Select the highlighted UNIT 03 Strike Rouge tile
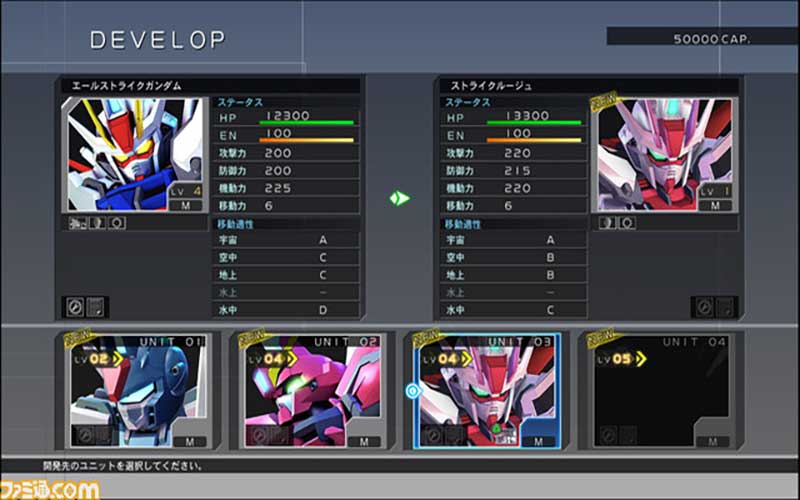Screen dimensions: 800x500 pos(483,391)
